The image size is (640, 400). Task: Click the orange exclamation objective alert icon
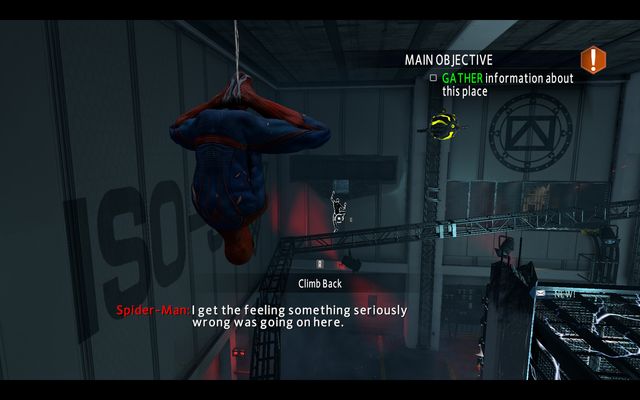tap(593, 59)
